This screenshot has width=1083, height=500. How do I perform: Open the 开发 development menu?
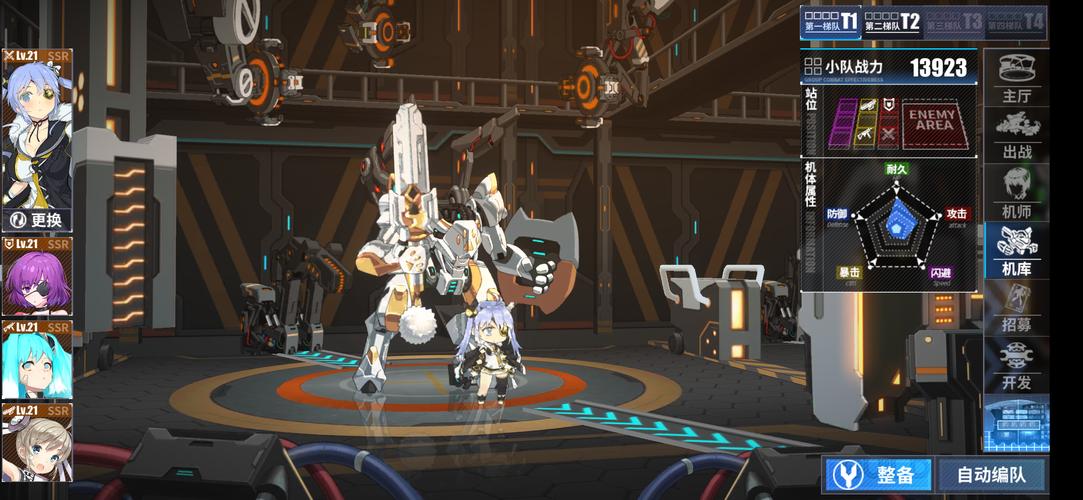click(1017, 366)
